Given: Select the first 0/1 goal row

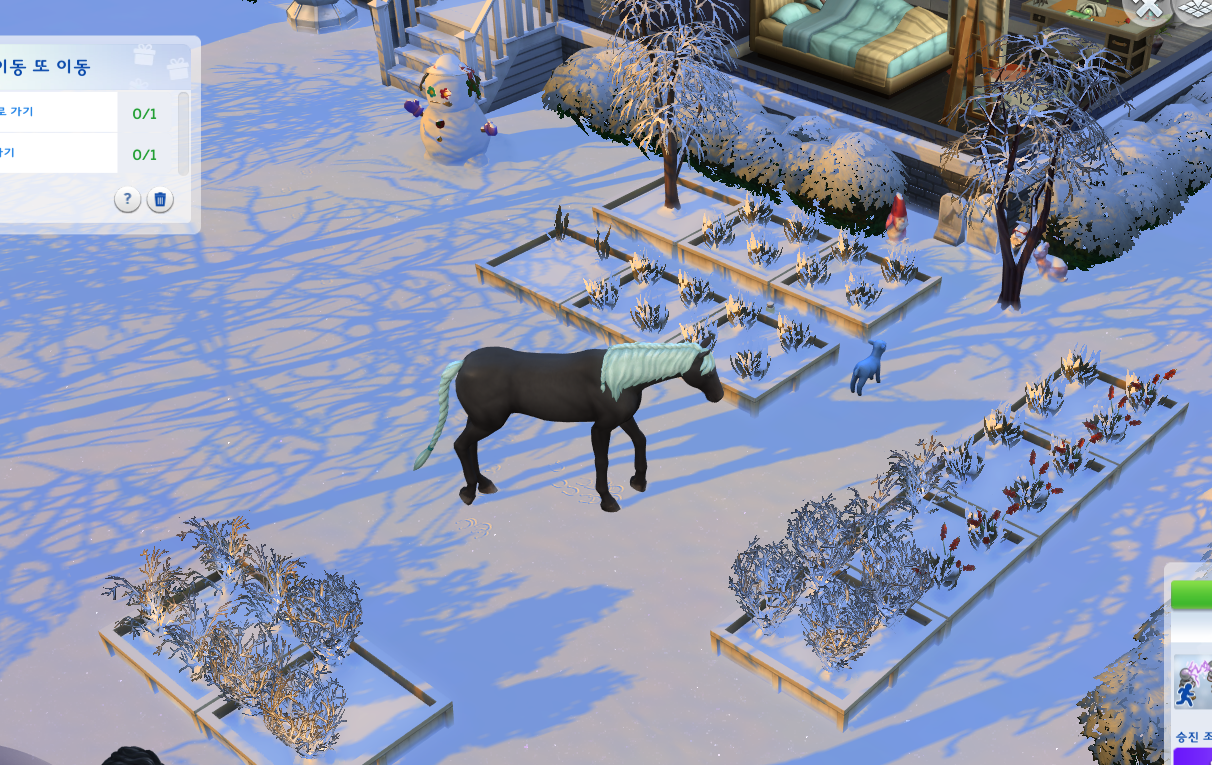Looking at the screenshot, I should click(60, 112).
